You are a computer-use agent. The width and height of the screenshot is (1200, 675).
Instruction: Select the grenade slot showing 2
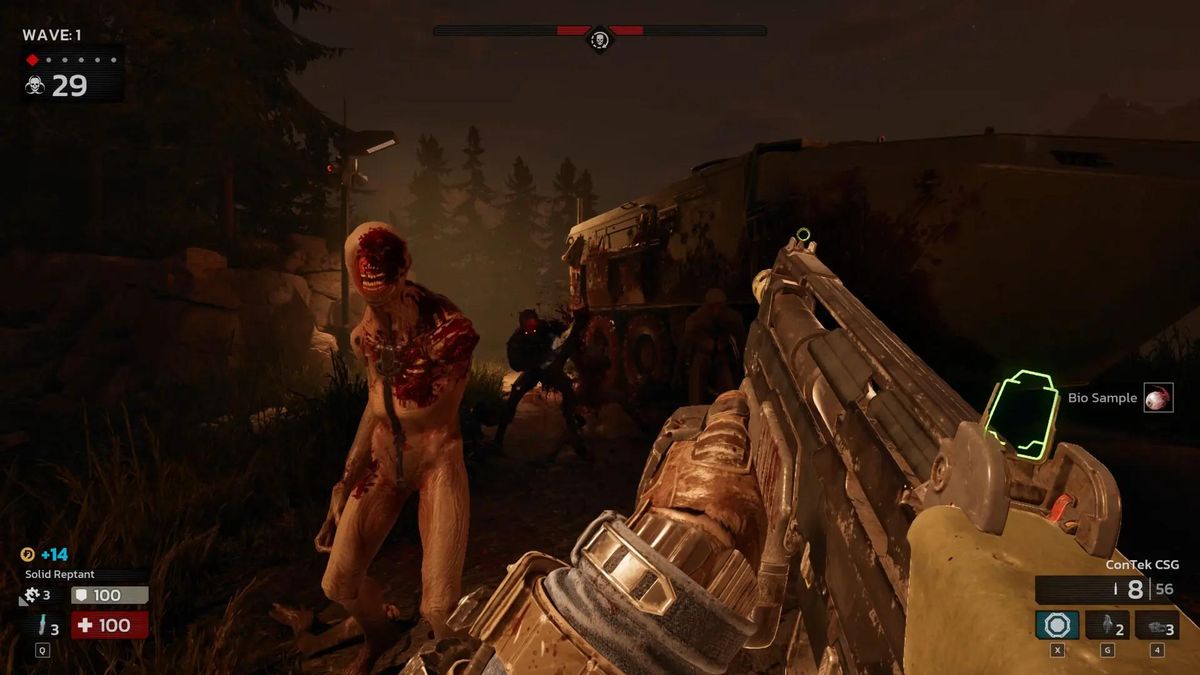1107,625
